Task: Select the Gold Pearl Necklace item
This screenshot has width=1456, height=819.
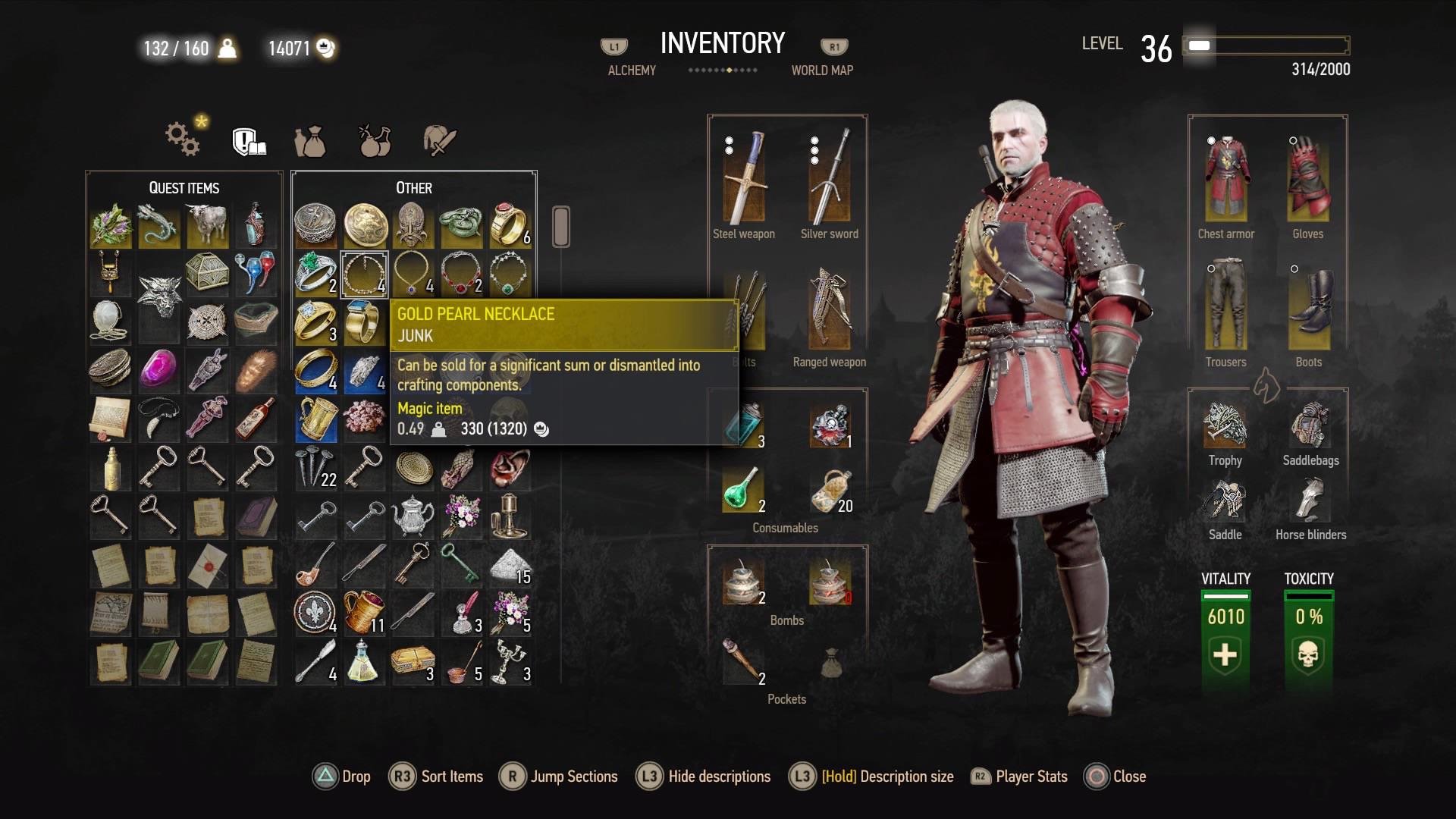Action: (364, 275)
